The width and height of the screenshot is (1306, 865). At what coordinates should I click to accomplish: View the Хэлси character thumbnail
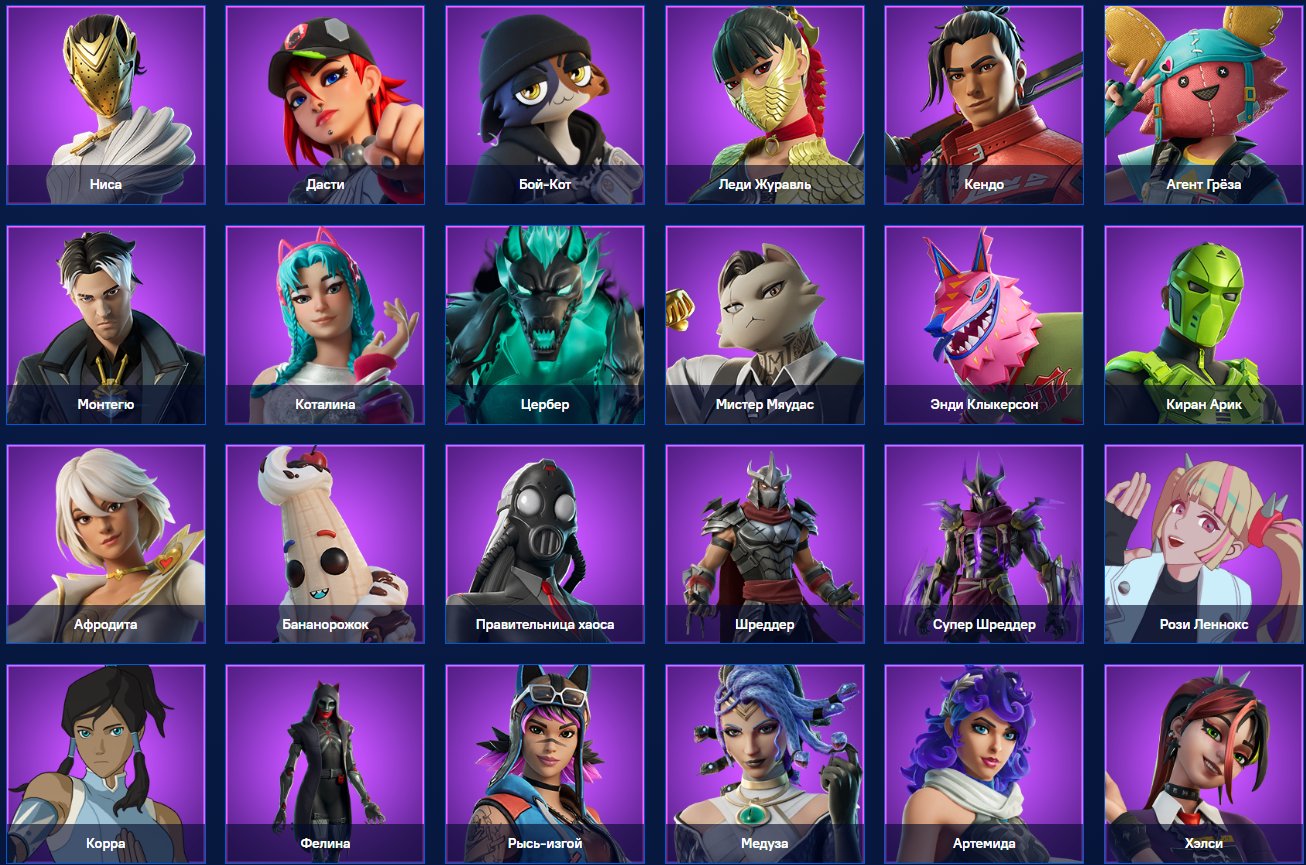[x=1203, y=762]
